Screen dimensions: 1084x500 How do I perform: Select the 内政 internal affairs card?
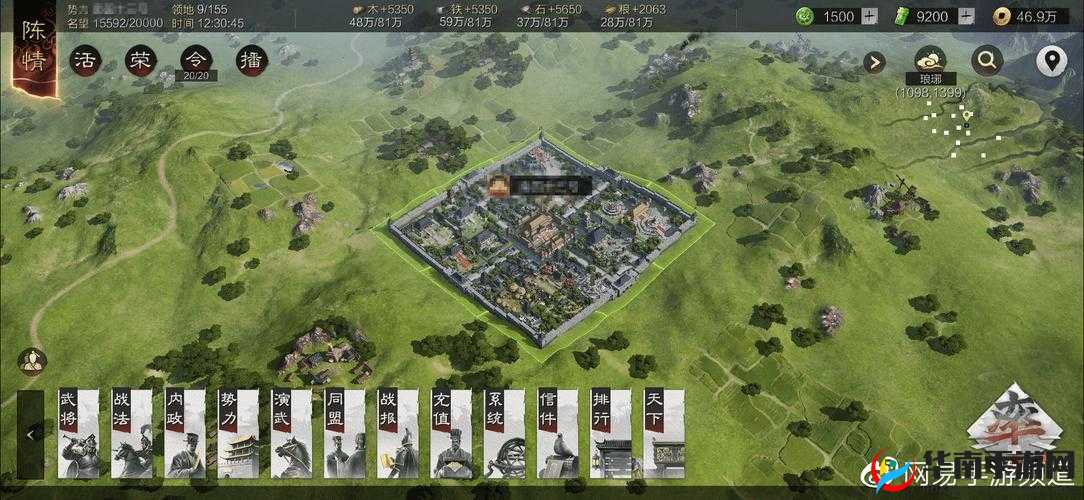click(185, 432)
